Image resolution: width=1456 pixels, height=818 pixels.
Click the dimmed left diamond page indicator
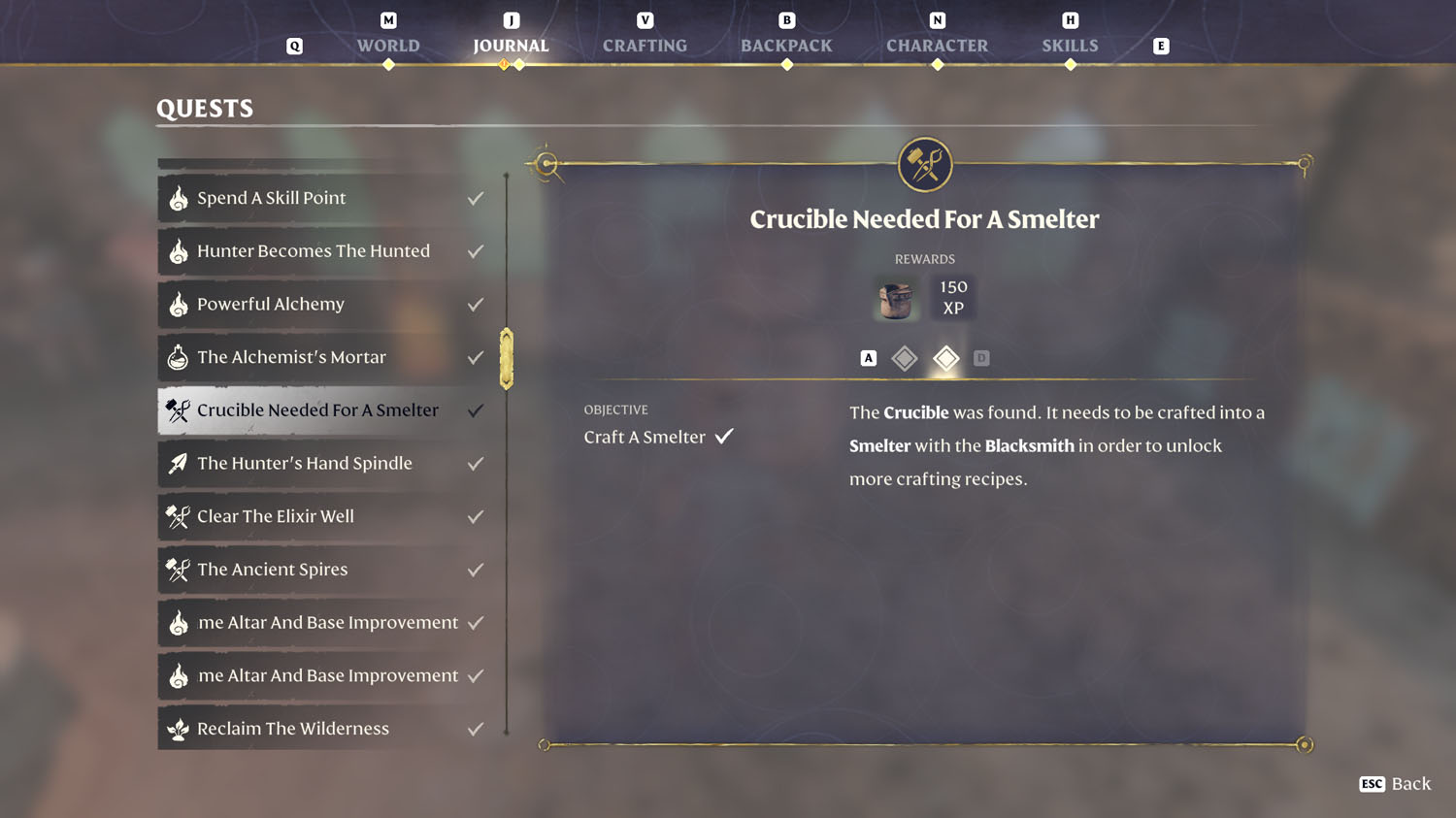[x=905, y=358]
